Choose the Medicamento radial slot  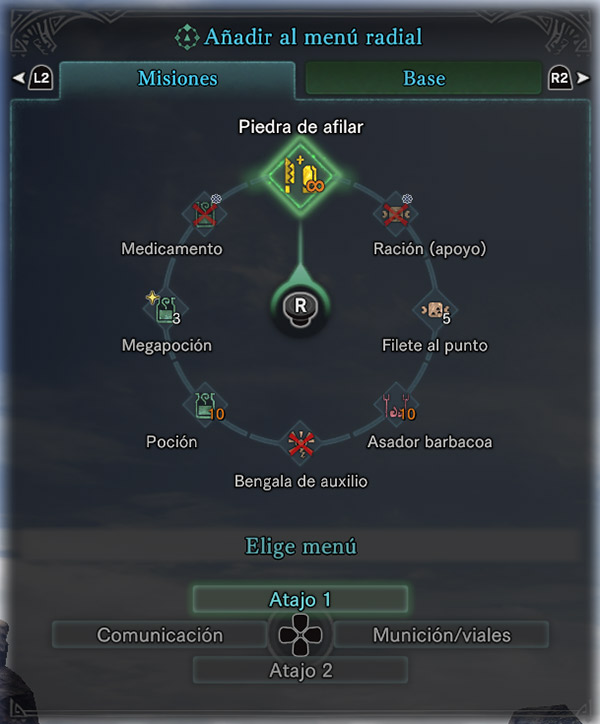click(x=206, y=213)
